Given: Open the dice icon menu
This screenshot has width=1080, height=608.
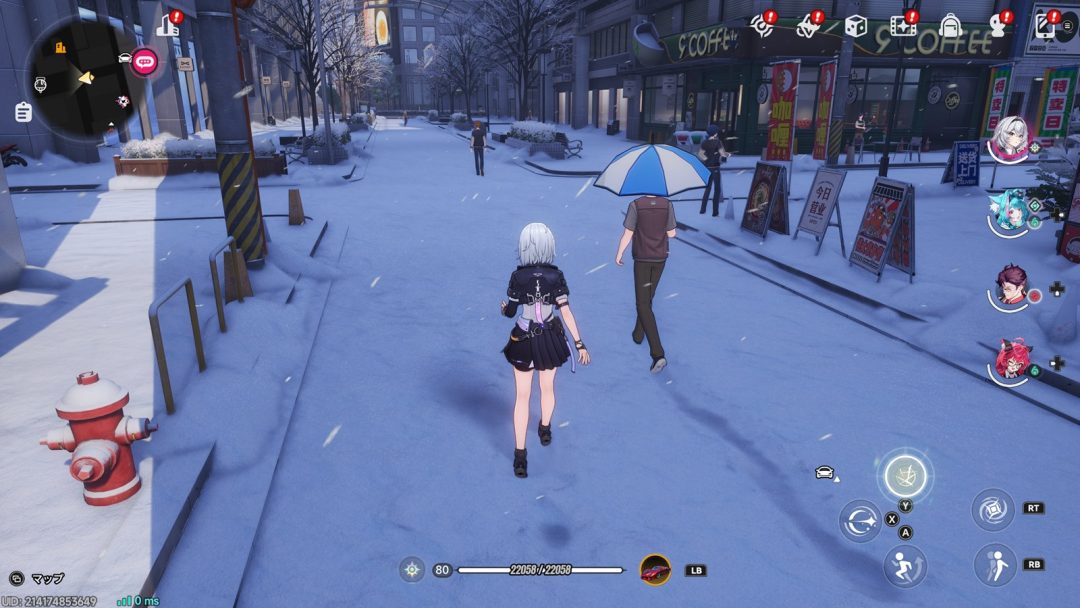Looking at the screenshot, I should click(x=855, y=26).
